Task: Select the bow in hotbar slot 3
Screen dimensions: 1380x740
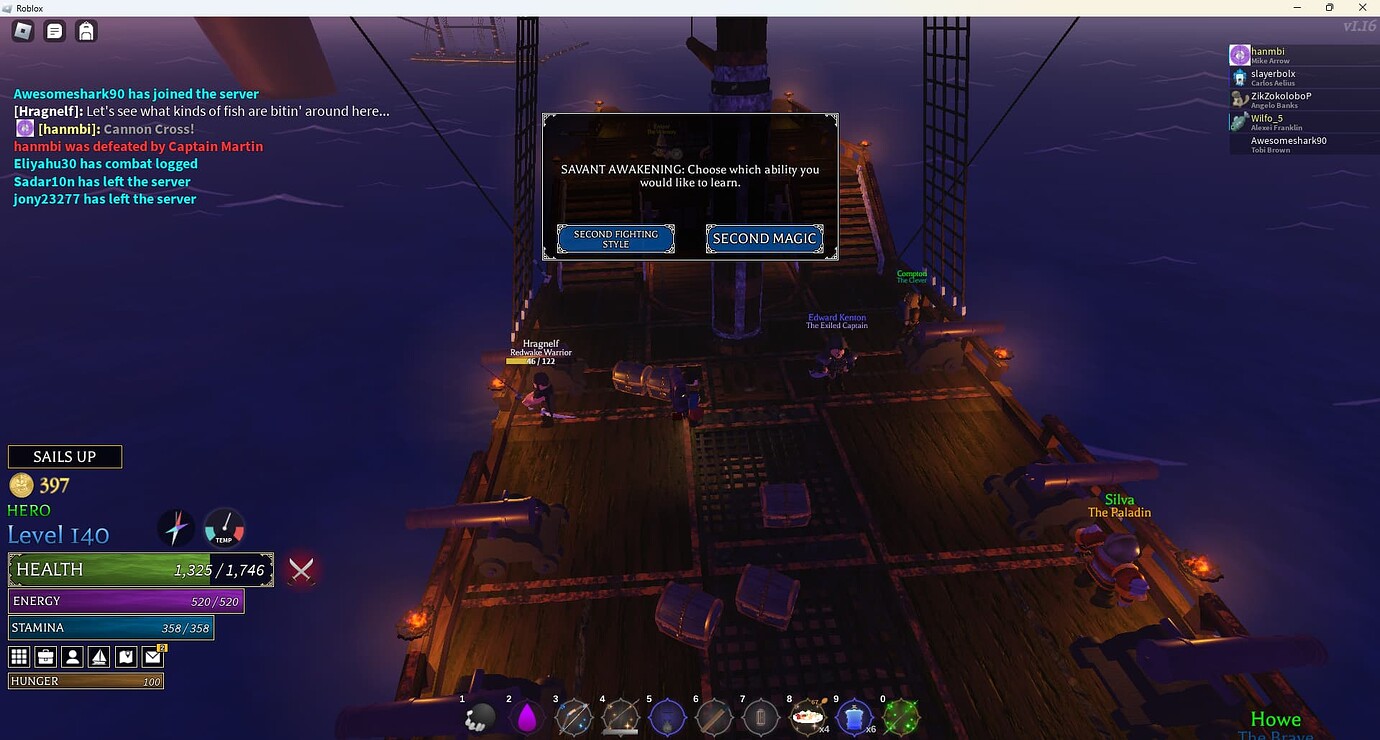Action: [x=574, y=716]
